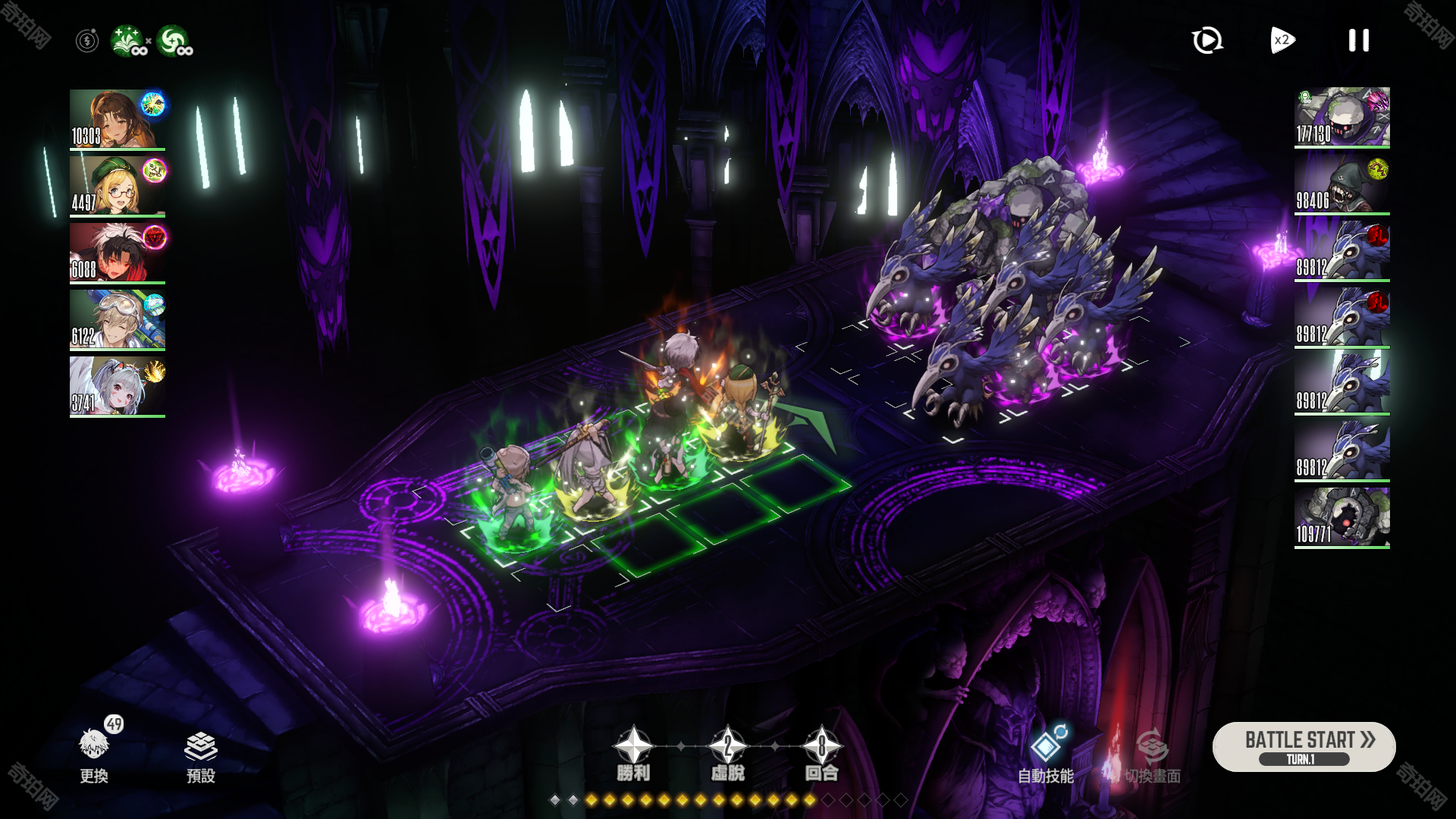The width and height of the screenshot is (1456, 819).
Task: Select the goggles hero portrait with 6122 HP
Action: coord(118,319)
